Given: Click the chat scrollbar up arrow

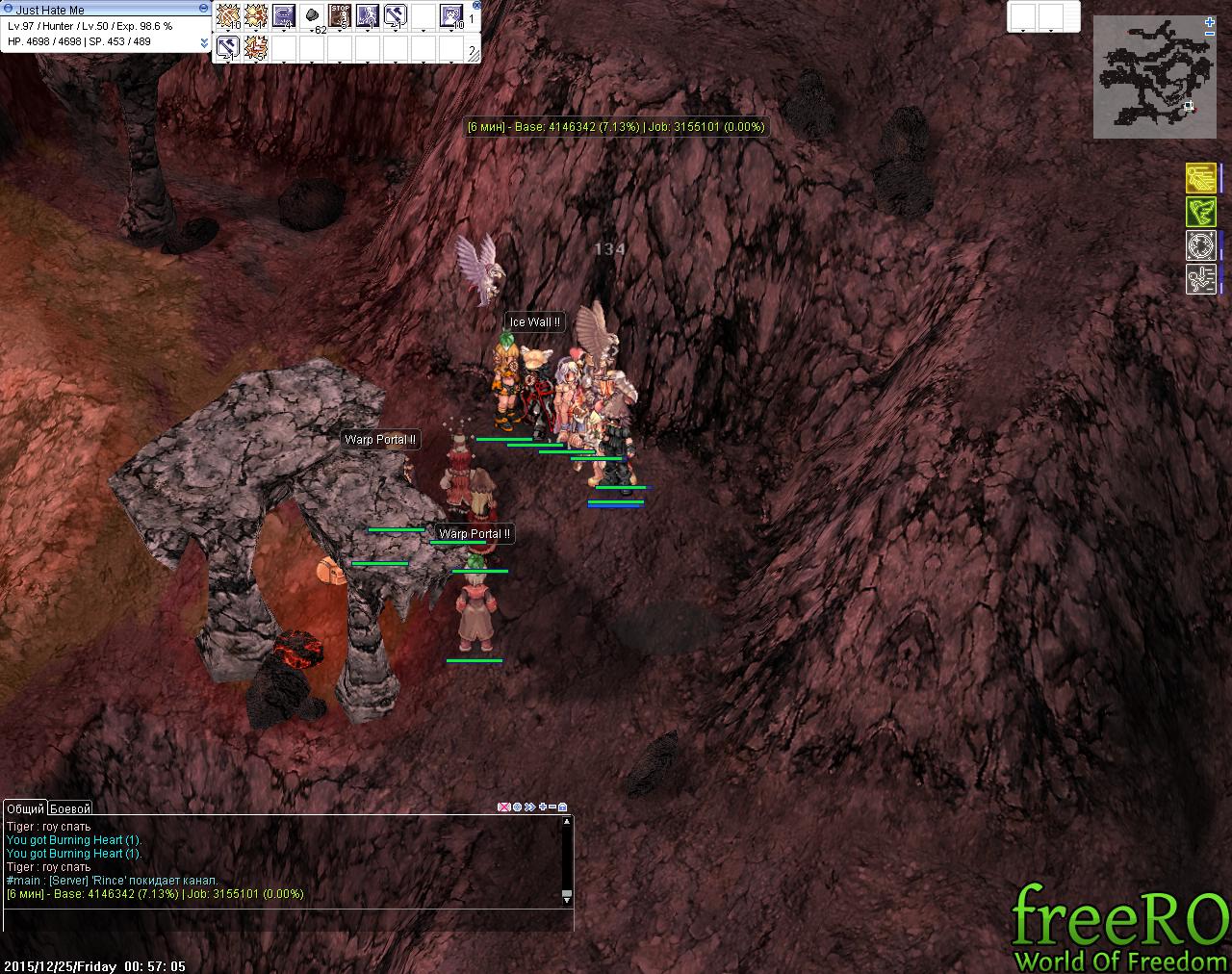Looking at the screenshot, I should [x=567, y=822].
